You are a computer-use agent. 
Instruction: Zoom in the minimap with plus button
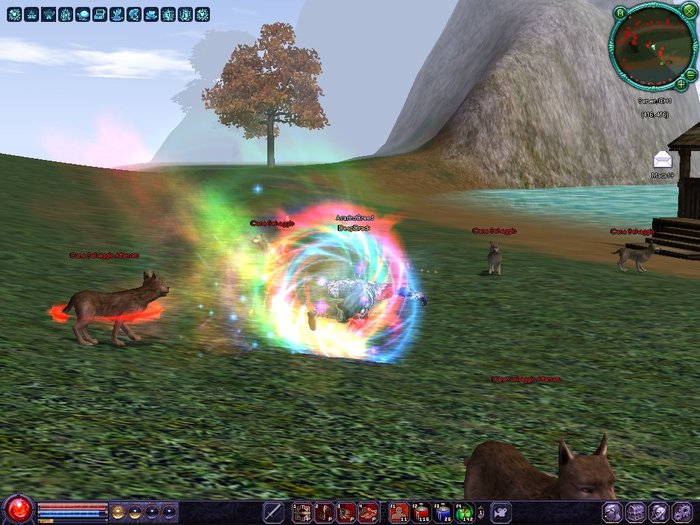click(x=682, y=84)
